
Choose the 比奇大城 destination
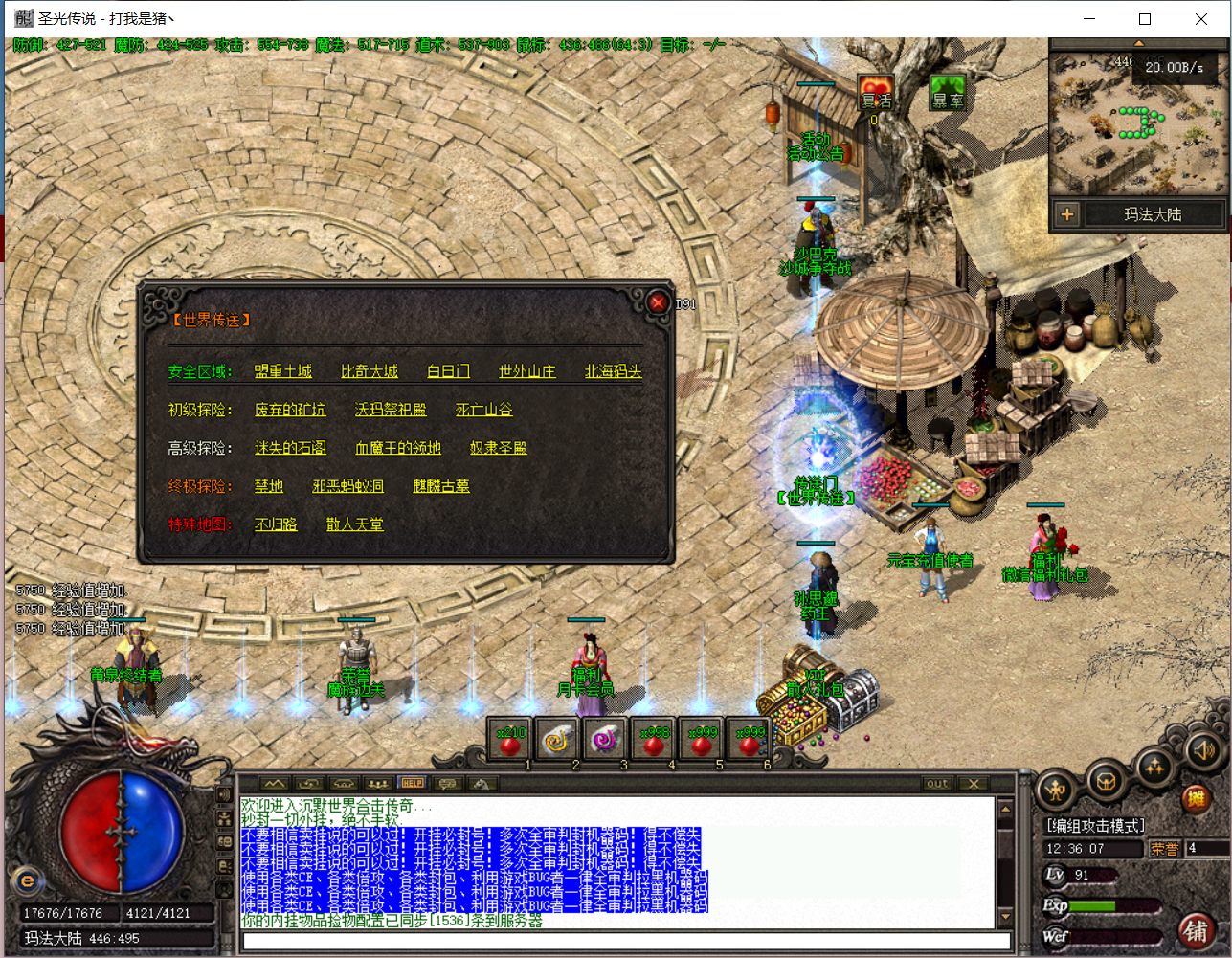click(x=370, y=371)
